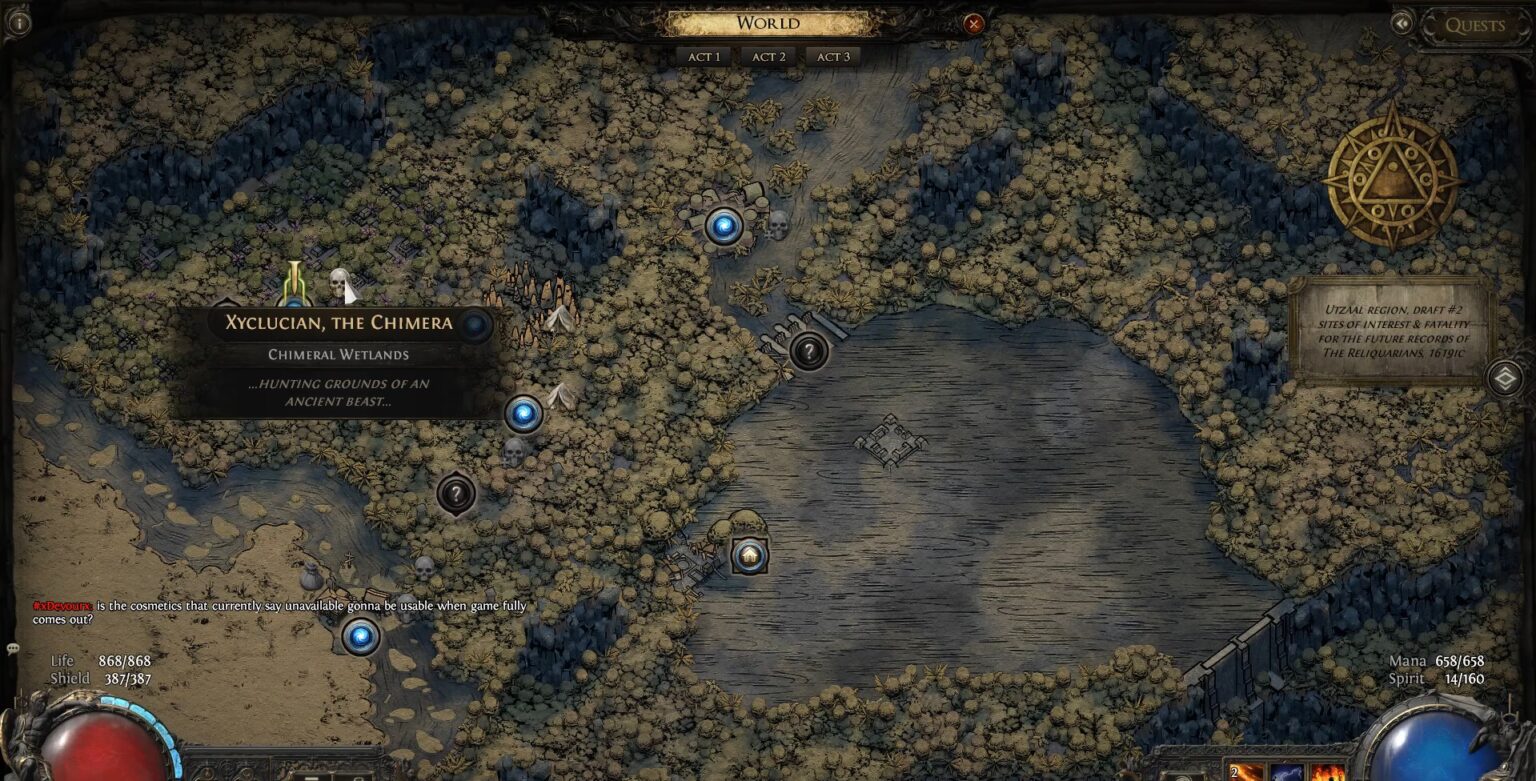Open the question mark area west of the lake
1536x781 pixels.
point(456,493)
